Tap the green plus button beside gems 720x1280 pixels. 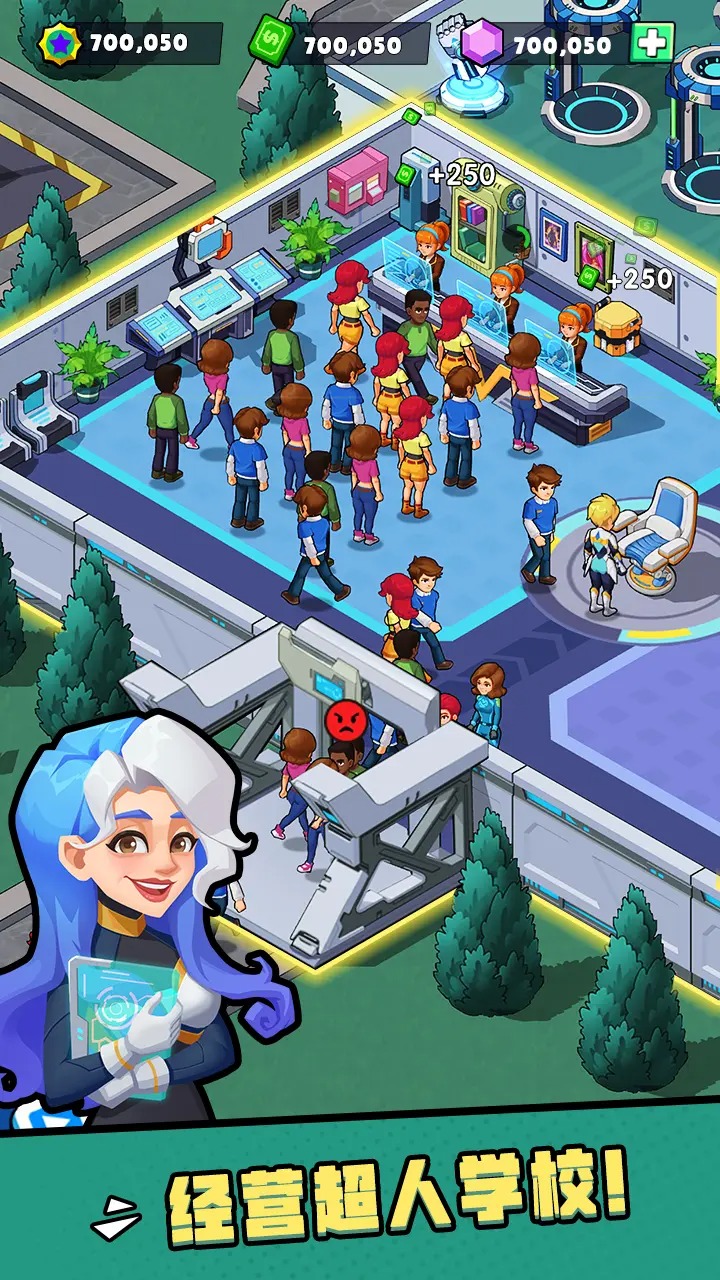(652, 43)
